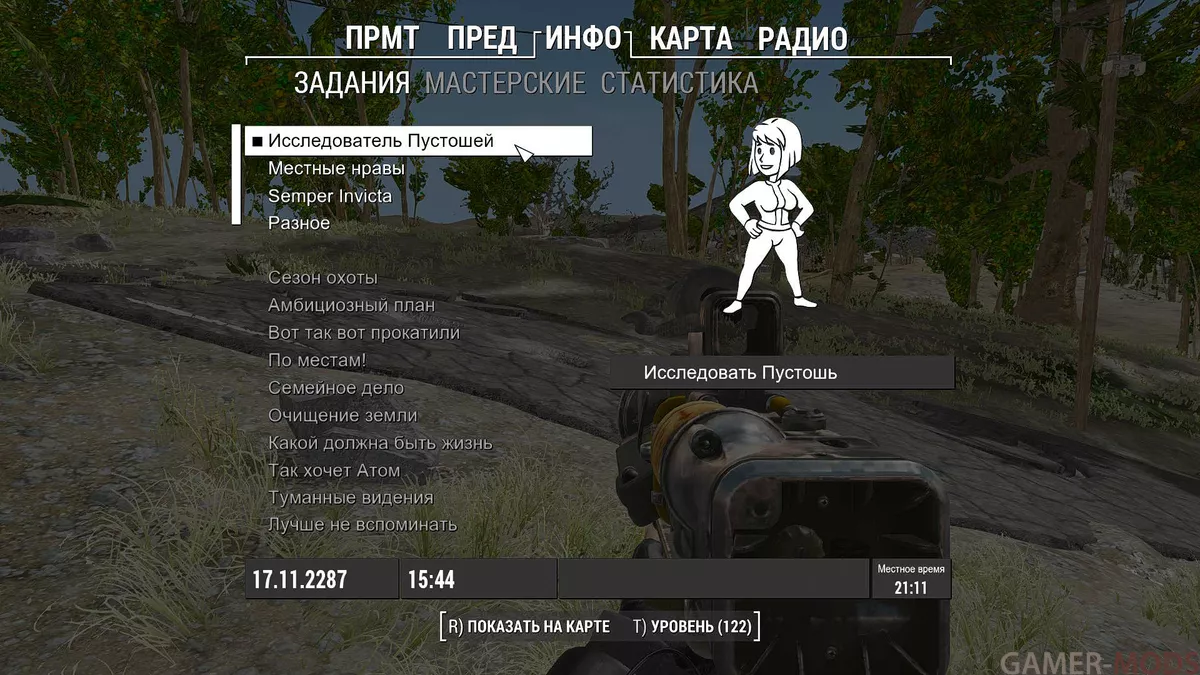This screenshot has height=675, width=1200.
Task: Choose completed quest Амбициозный план
Action: (352, 305)
